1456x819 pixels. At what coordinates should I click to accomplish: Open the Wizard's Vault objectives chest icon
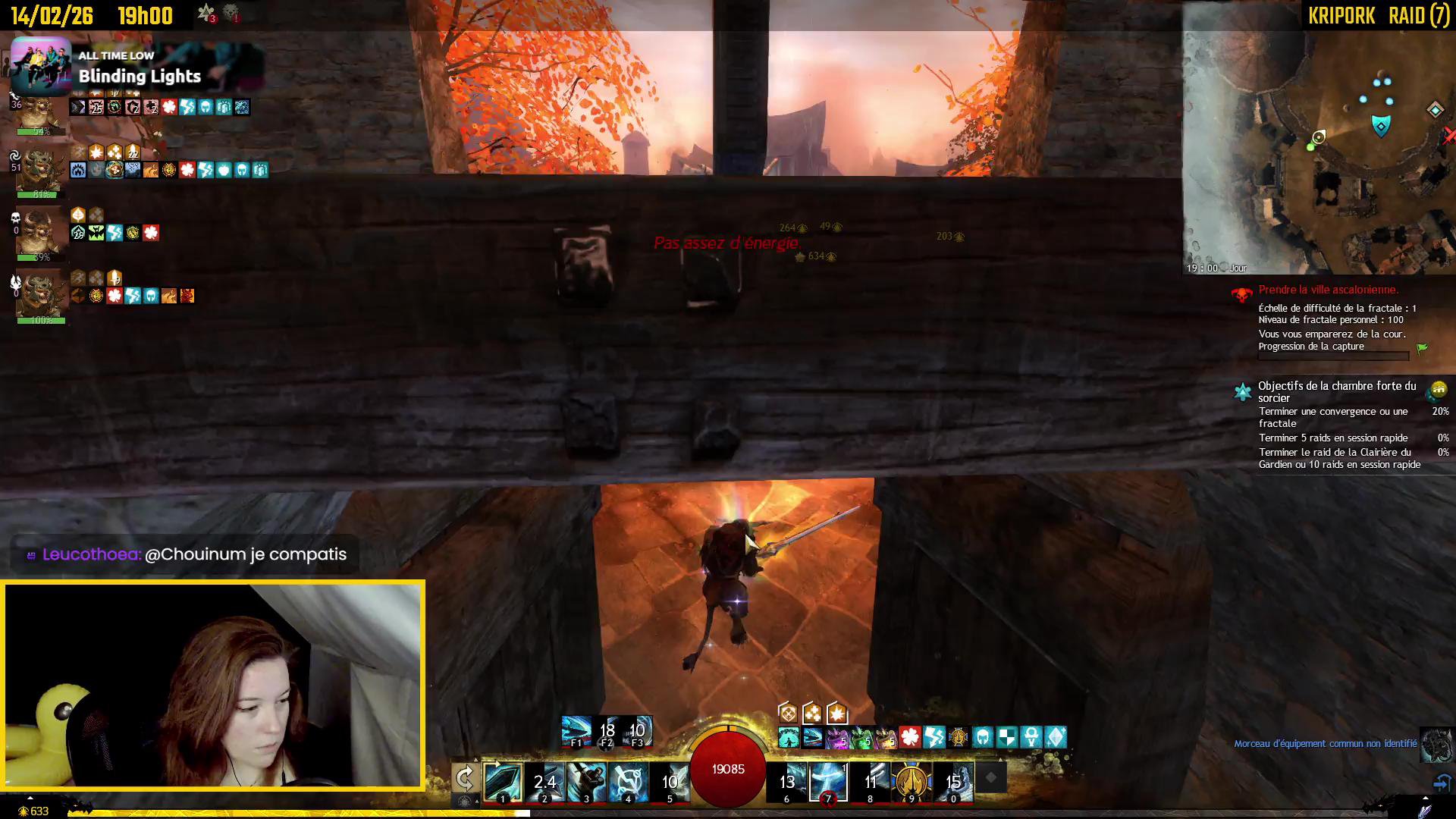click(1436, 391)
